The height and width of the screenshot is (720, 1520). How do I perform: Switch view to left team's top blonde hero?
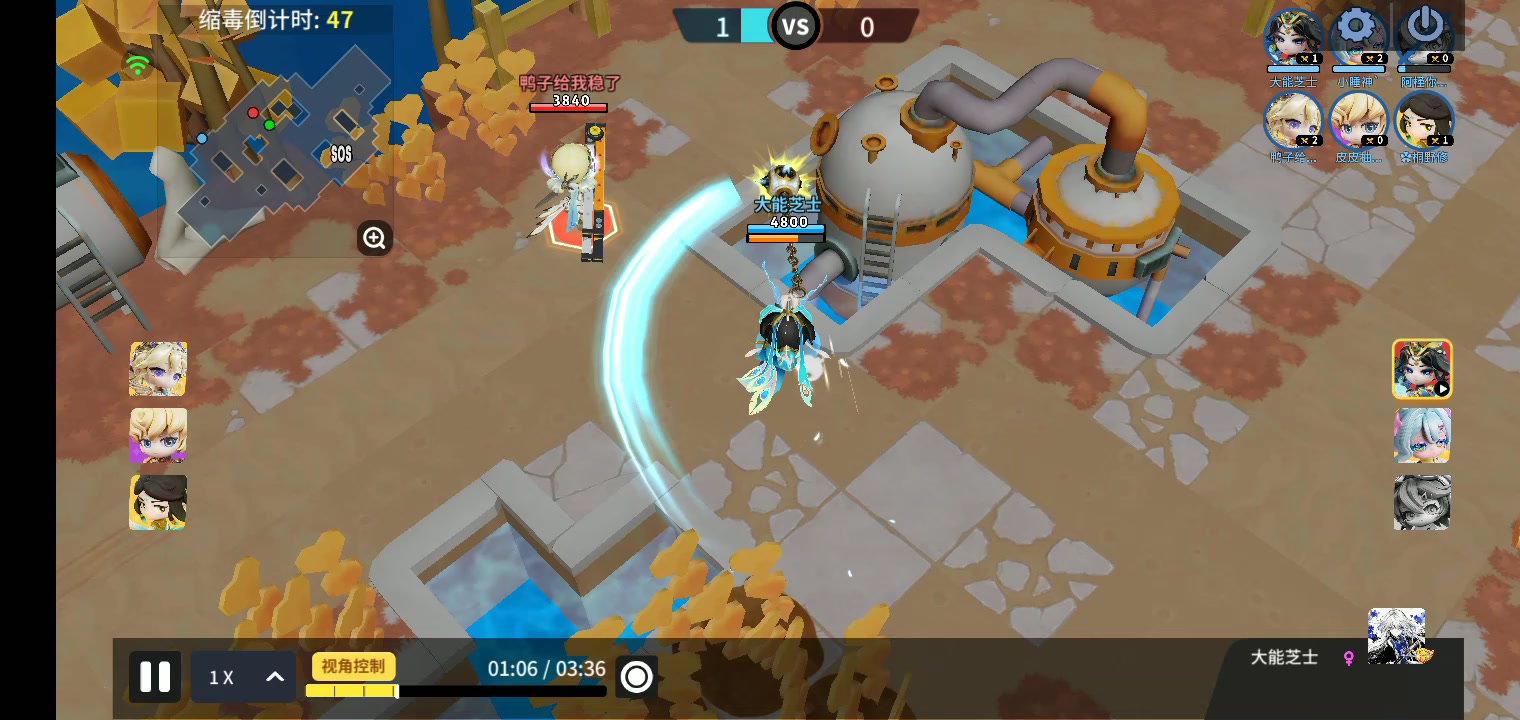[x=158, y=369]
